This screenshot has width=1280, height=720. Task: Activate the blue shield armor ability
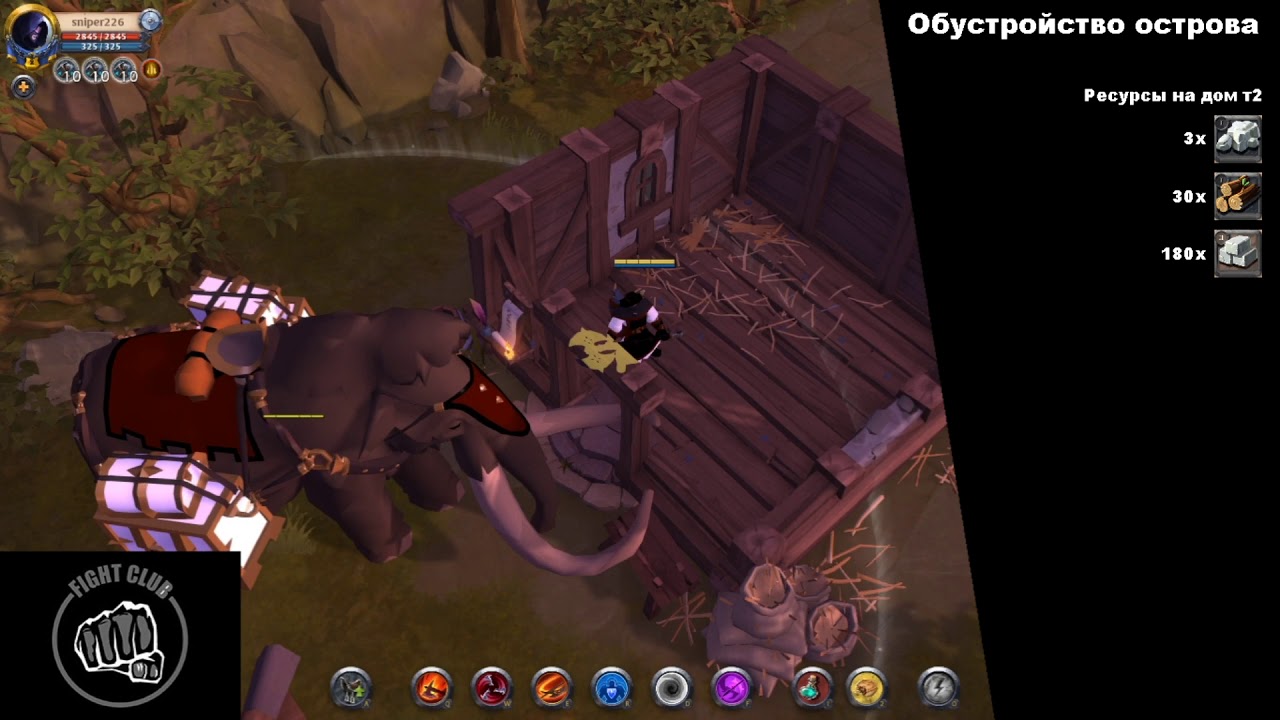612,688
